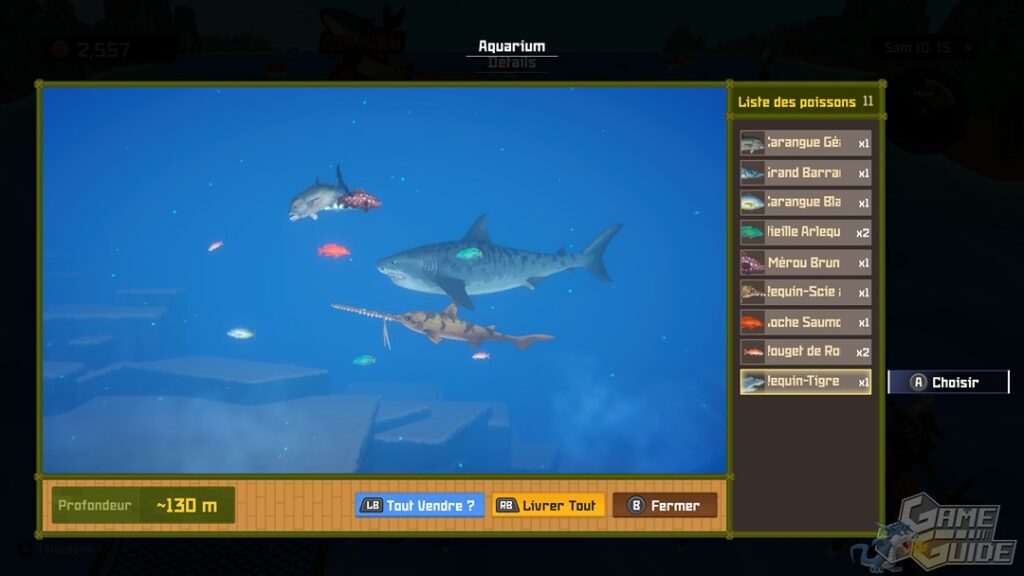This screenshot has width=1024, height=576.
Task: Close the aquarium with Fermer
Action: pyautogui.click(x=665, y=505)
